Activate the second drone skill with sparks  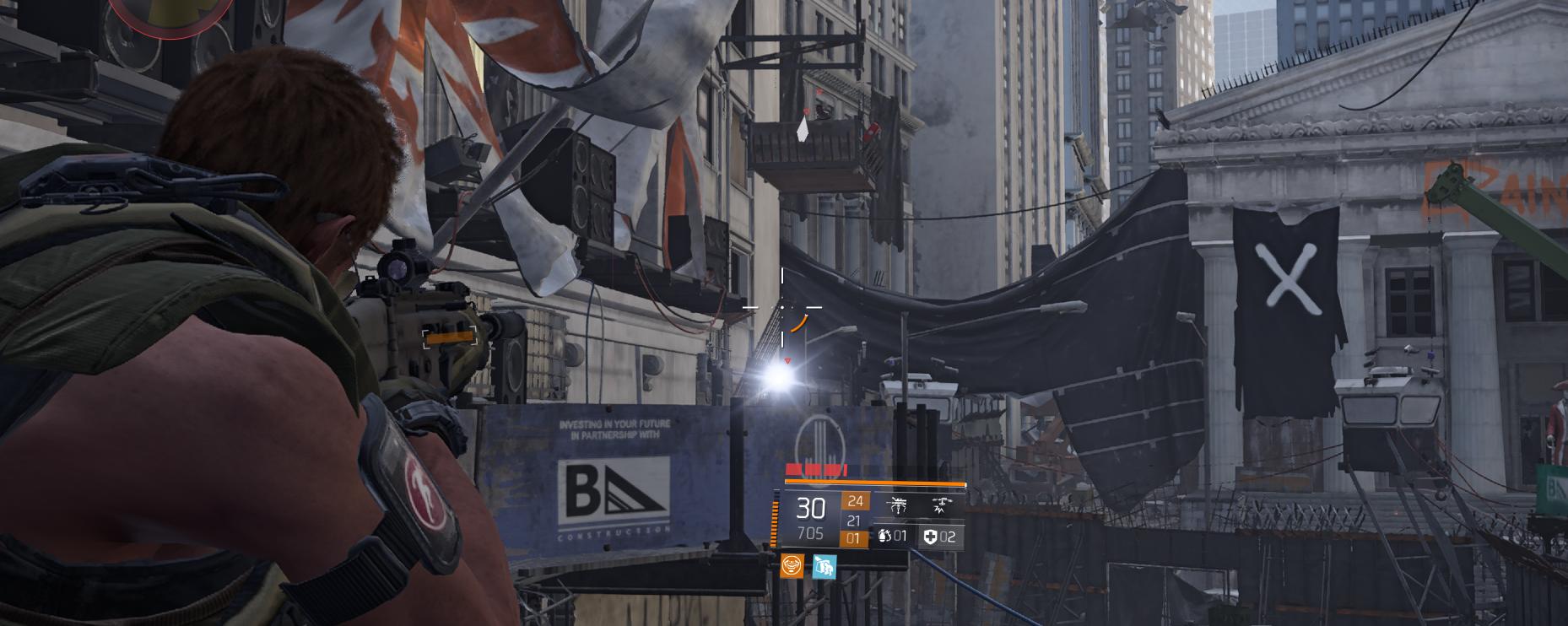pos(938,505)
